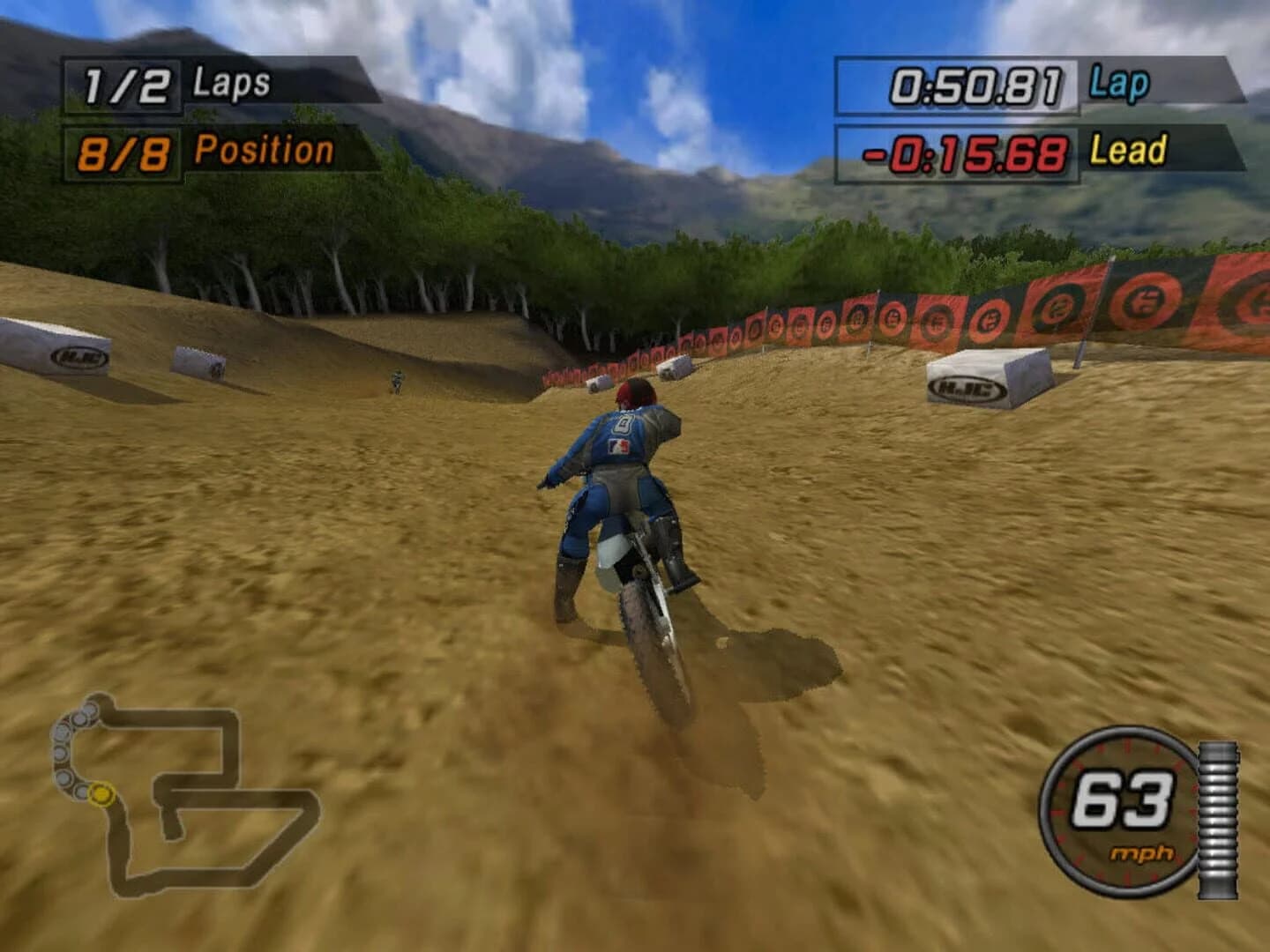
Task: Click the distant rider near the treeline
Action: point(397,379)
